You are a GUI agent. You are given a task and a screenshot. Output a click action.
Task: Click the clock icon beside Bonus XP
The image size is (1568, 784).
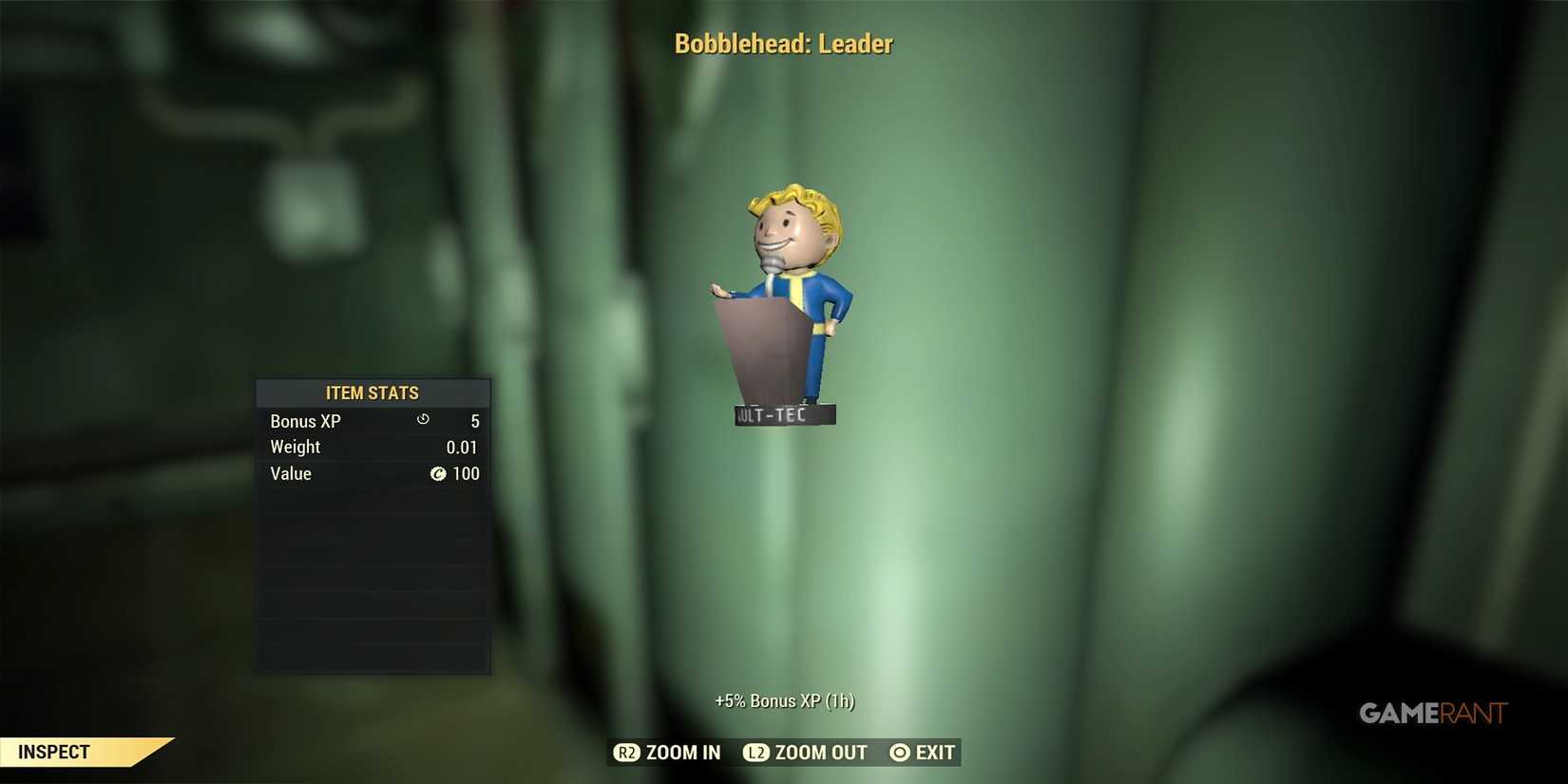tap(422, 420)
